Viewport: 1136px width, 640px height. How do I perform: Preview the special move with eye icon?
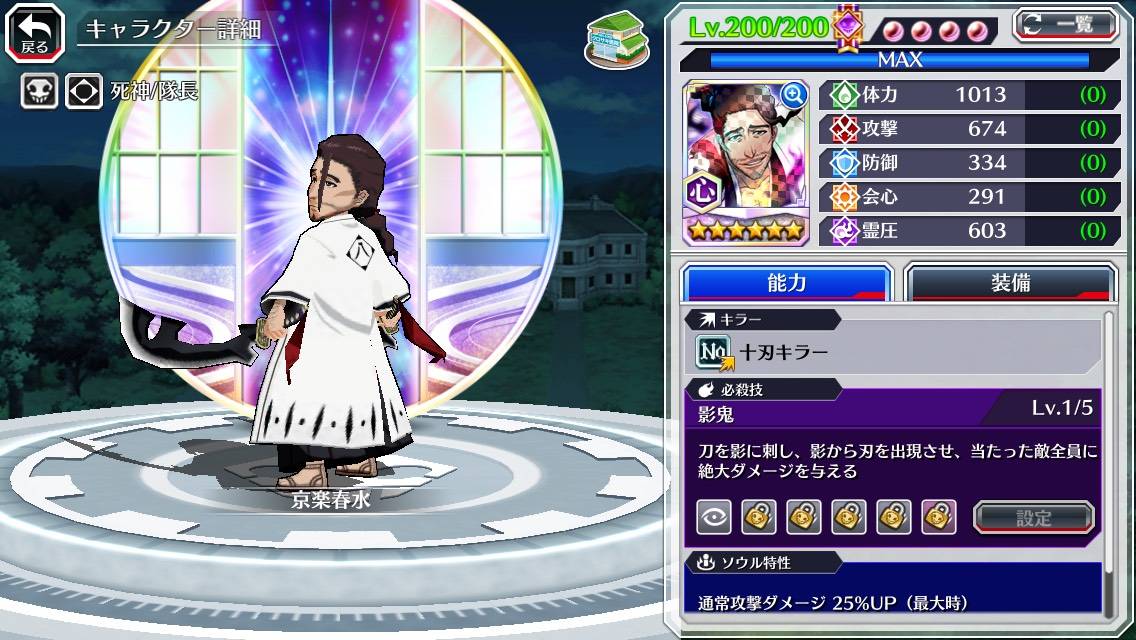pos(713,518)
